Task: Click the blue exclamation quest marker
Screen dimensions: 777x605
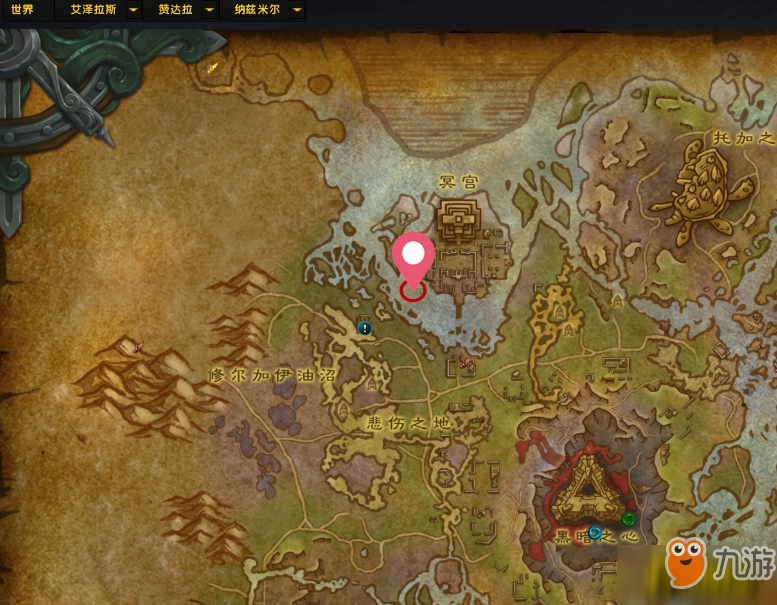Action: click(x=364, y=327)
